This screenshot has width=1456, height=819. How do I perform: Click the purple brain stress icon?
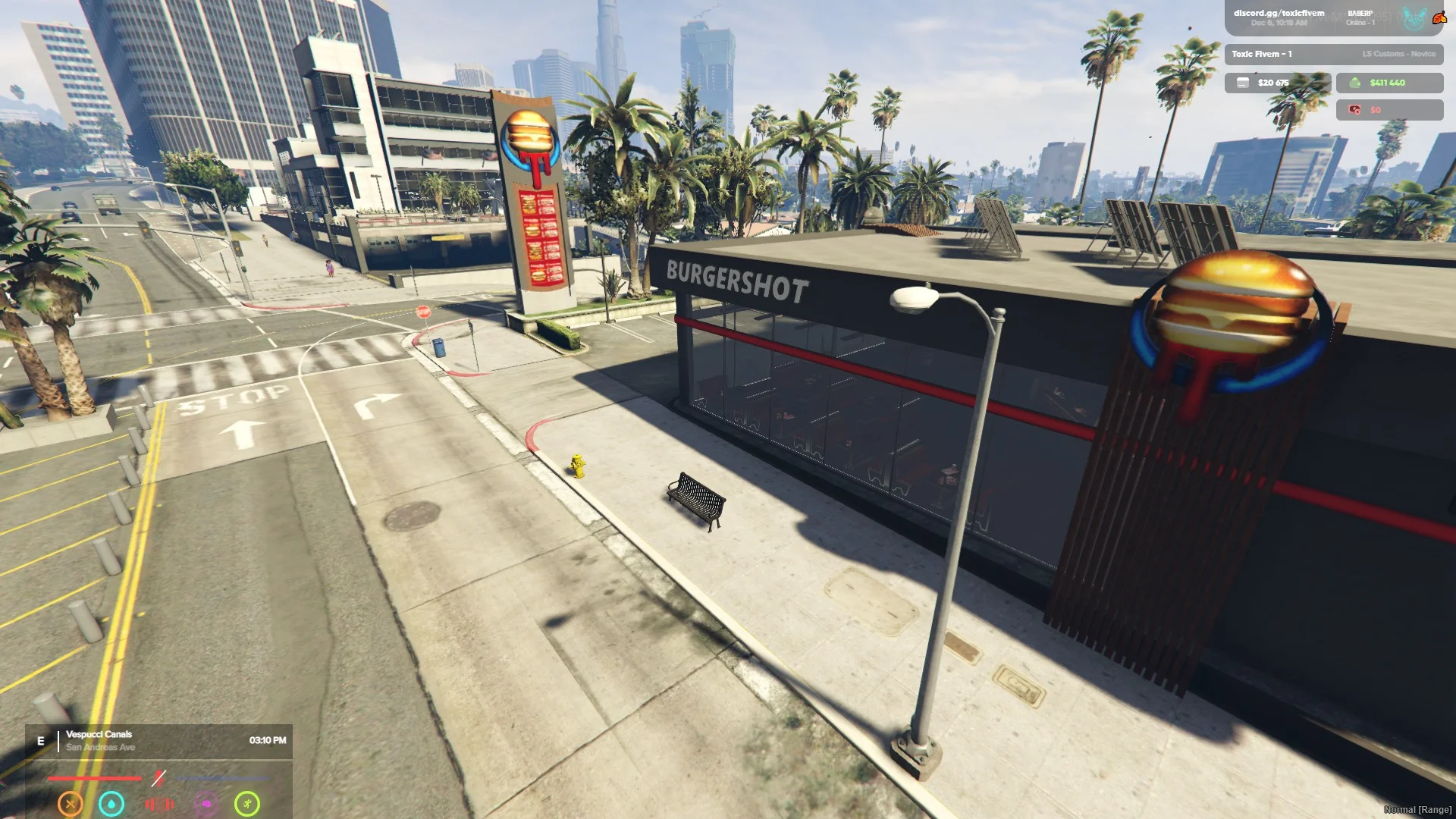click(206, 803)
